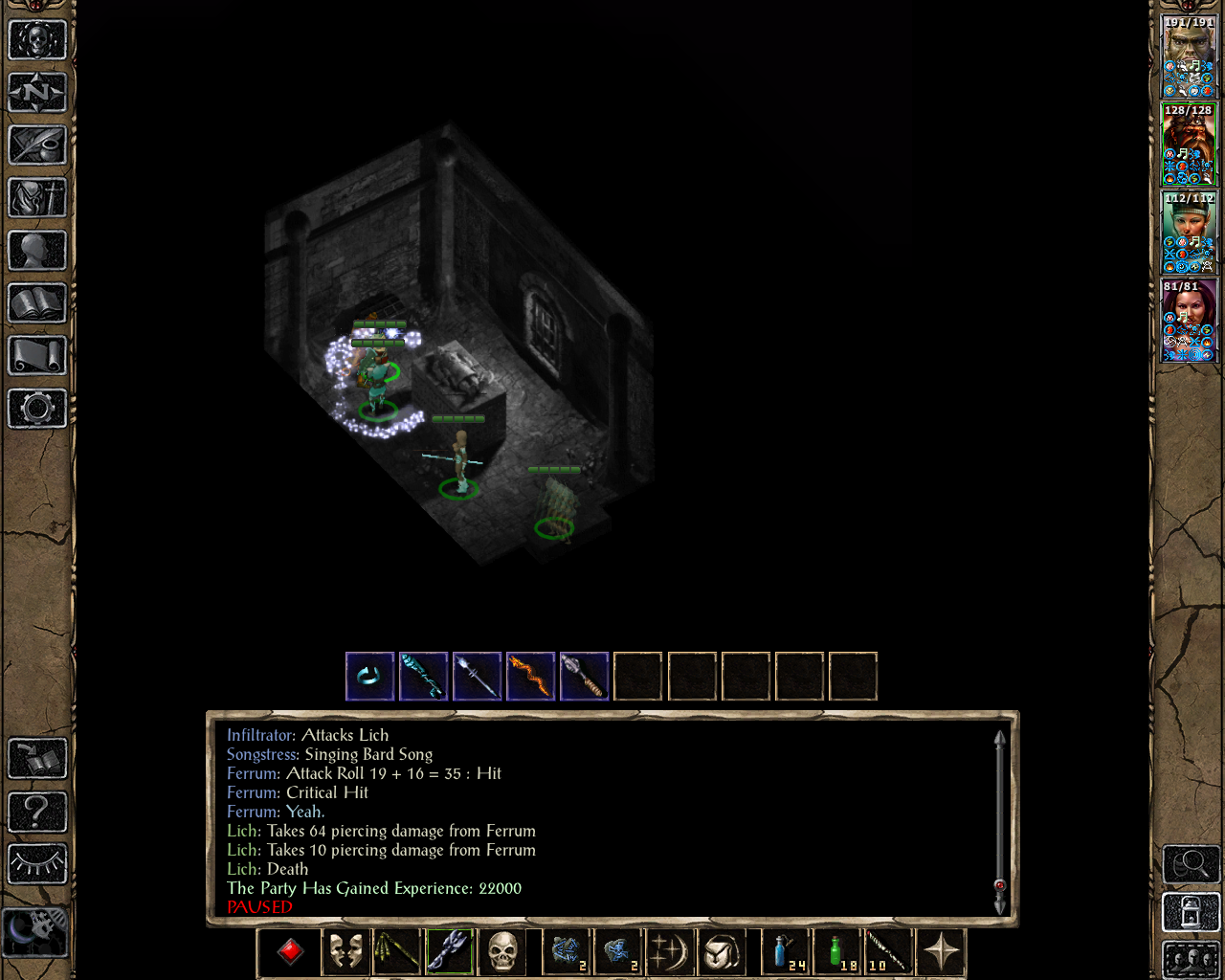Toggle party AI with the red gem
This screenshot has width=1225, height=980.
point(289,950)
